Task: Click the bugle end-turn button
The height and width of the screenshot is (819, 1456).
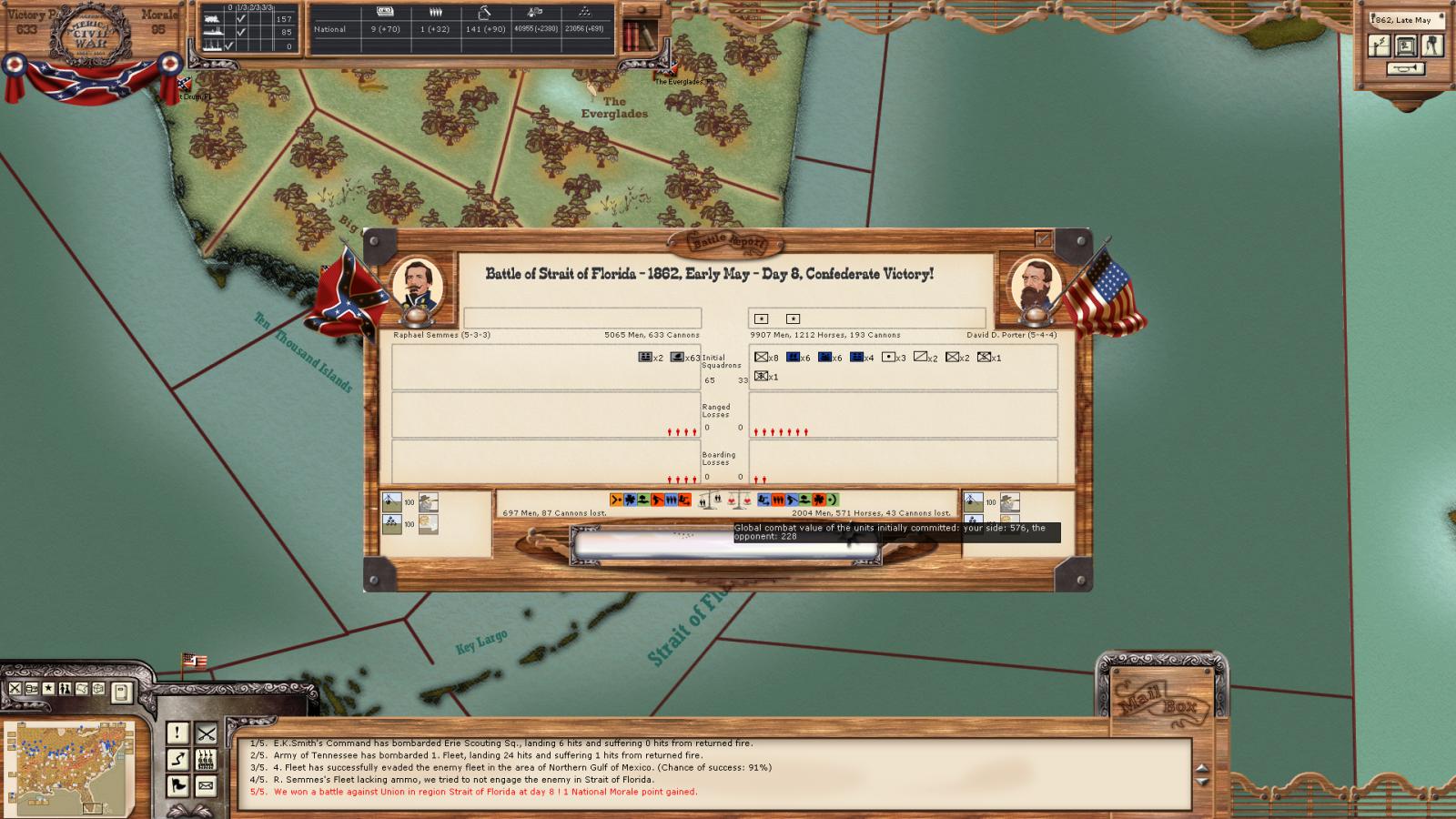Action: 1405,68
